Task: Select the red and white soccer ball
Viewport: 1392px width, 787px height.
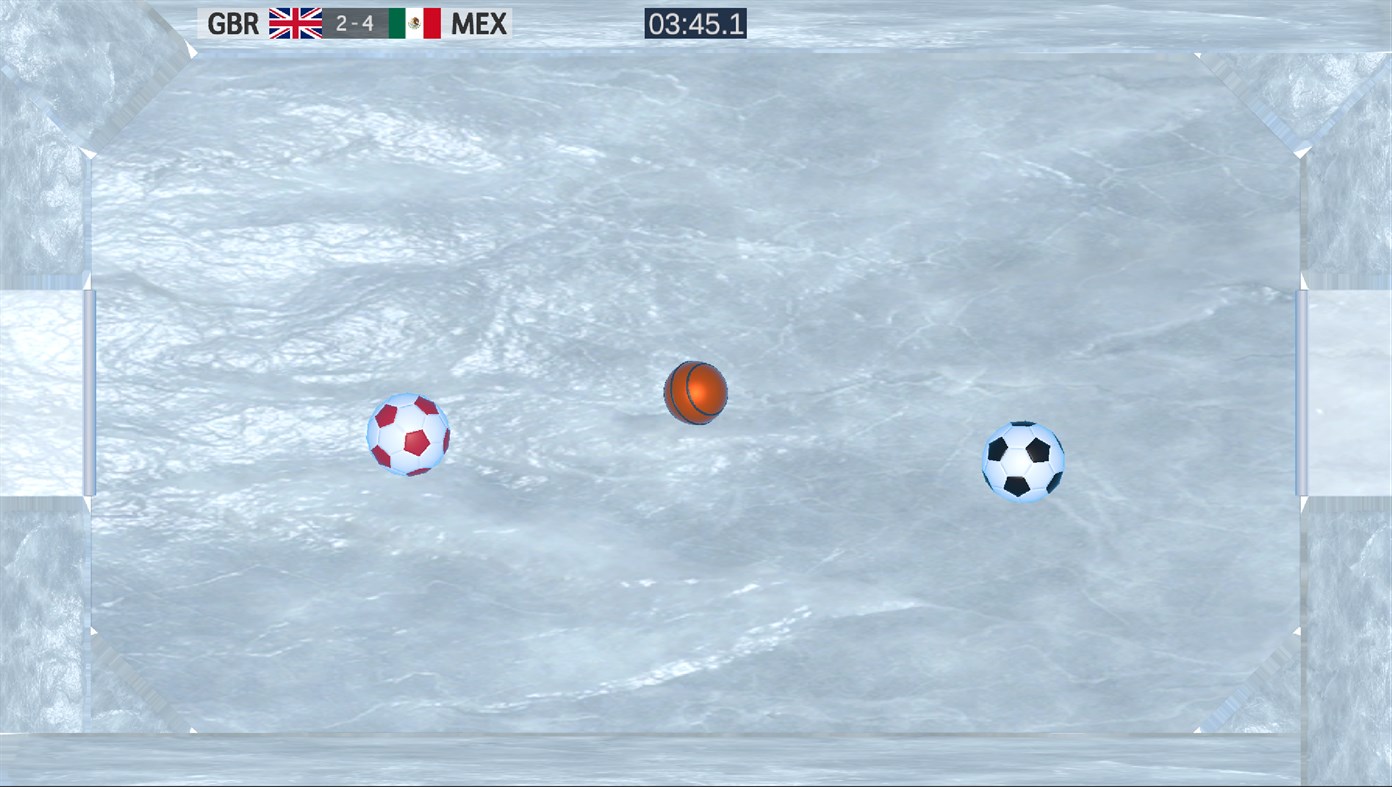Action: point(406,437)
